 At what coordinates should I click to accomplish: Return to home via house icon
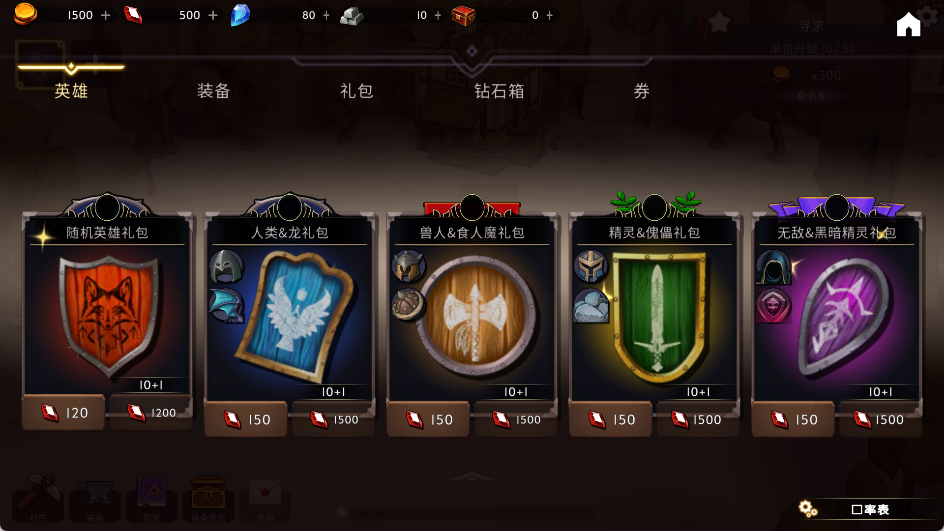[908, 25]
